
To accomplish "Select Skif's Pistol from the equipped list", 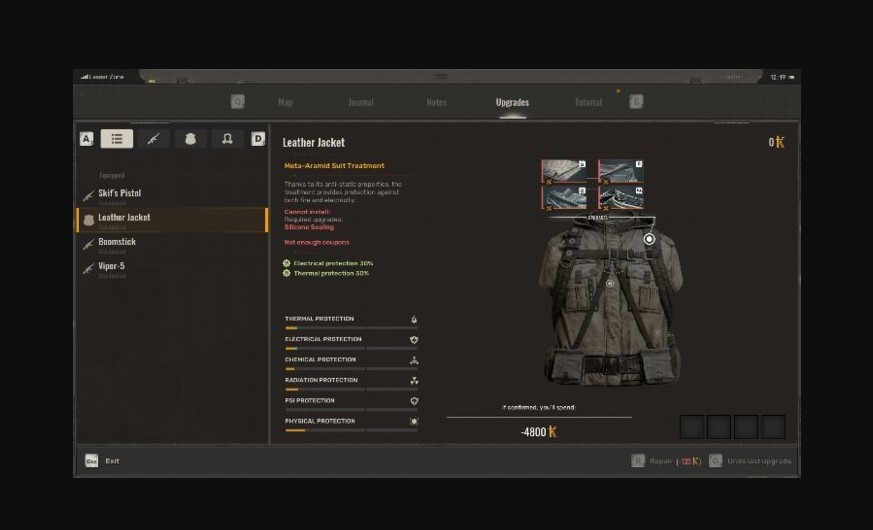I will (120, 194).
